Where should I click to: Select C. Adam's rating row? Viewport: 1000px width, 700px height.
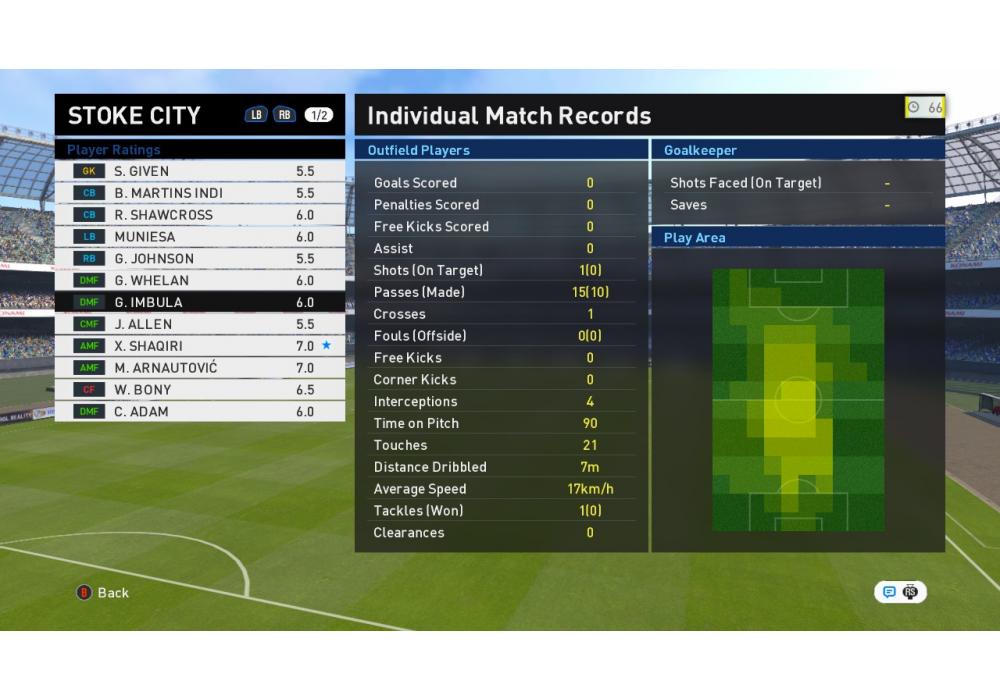pos(200,412)
